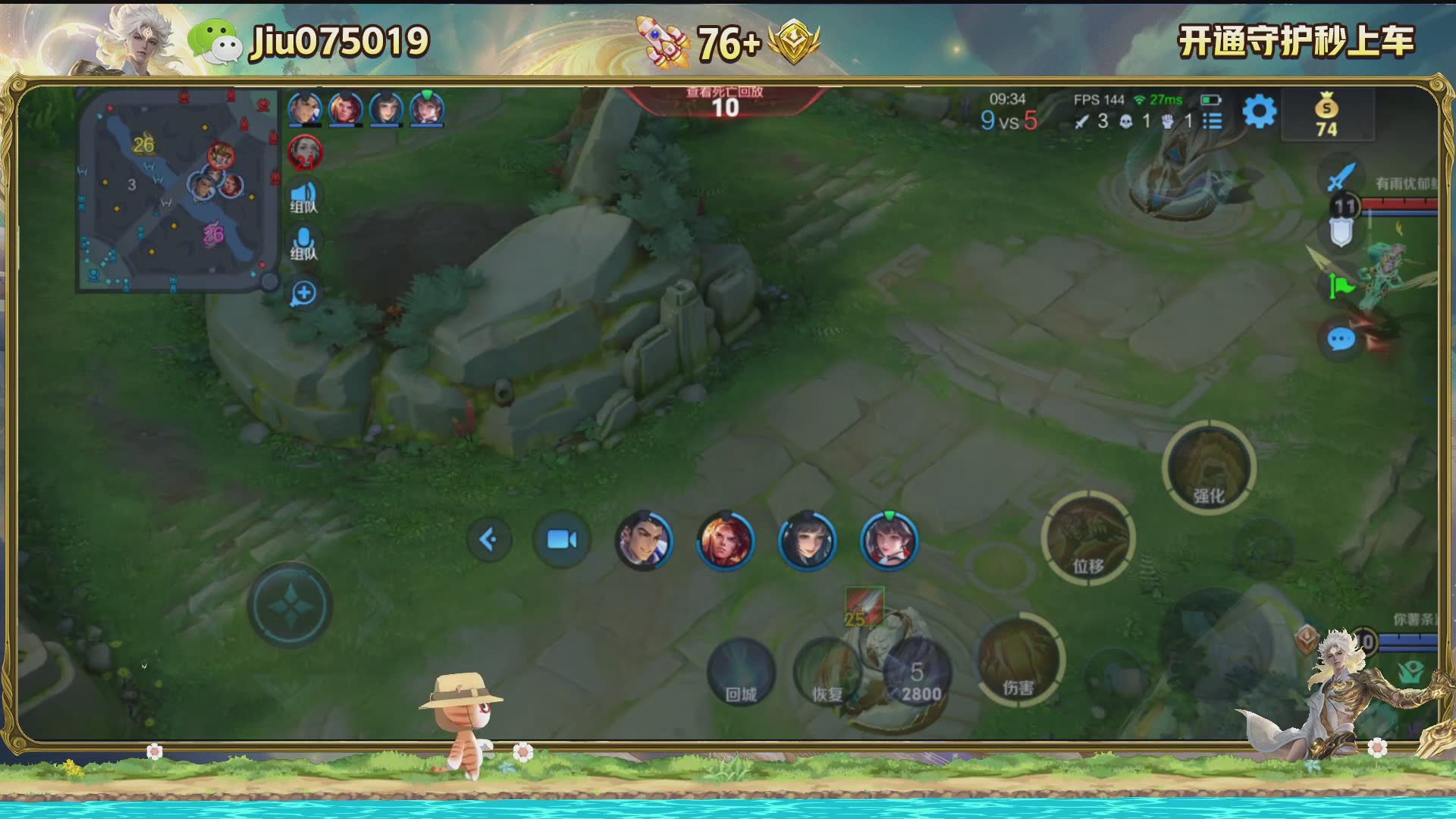Screen dimensions: 1456x819
Task: Use the 恢复 restore button
Action: point(827,673)
